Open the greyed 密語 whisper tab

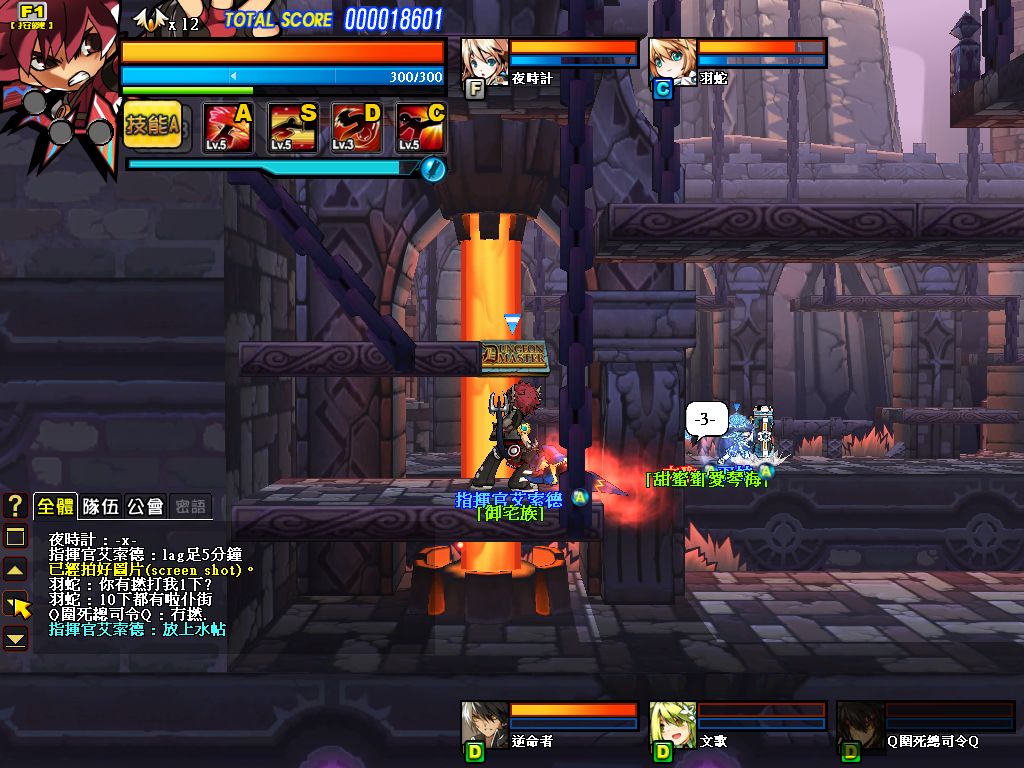189,506
